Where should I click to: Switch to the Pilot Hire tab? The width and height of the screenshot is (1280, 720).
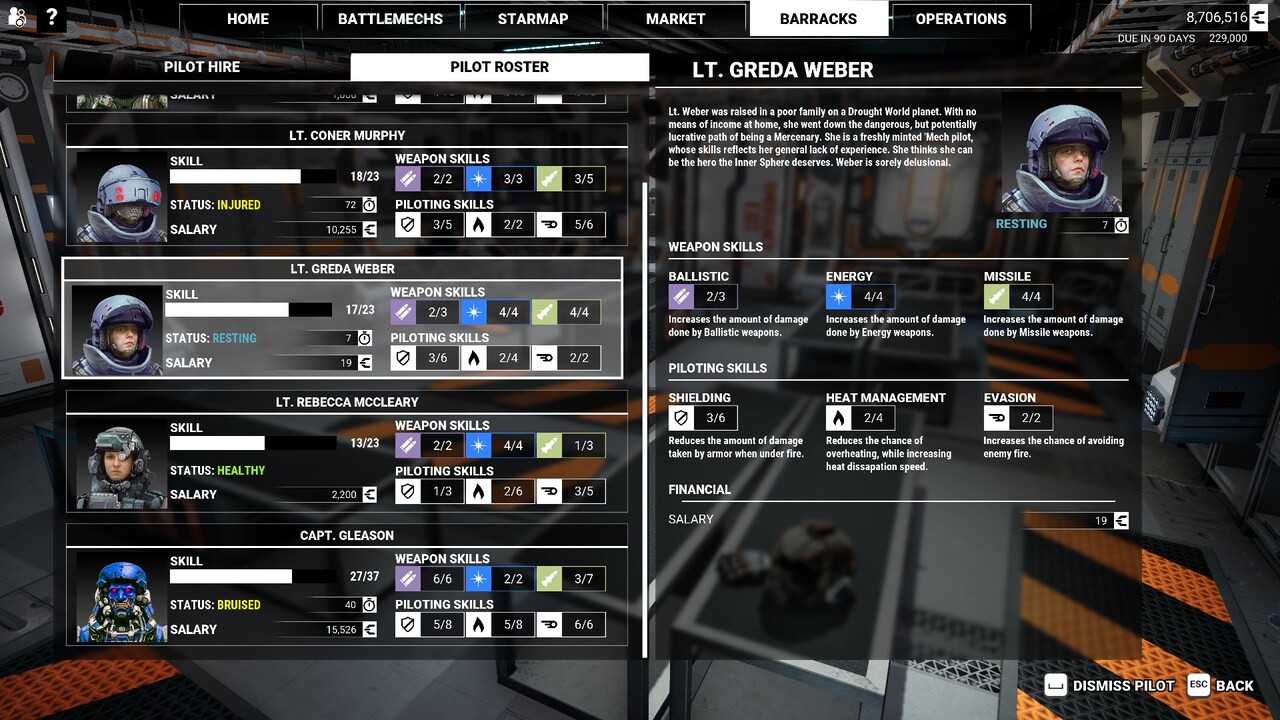(202, 67)
